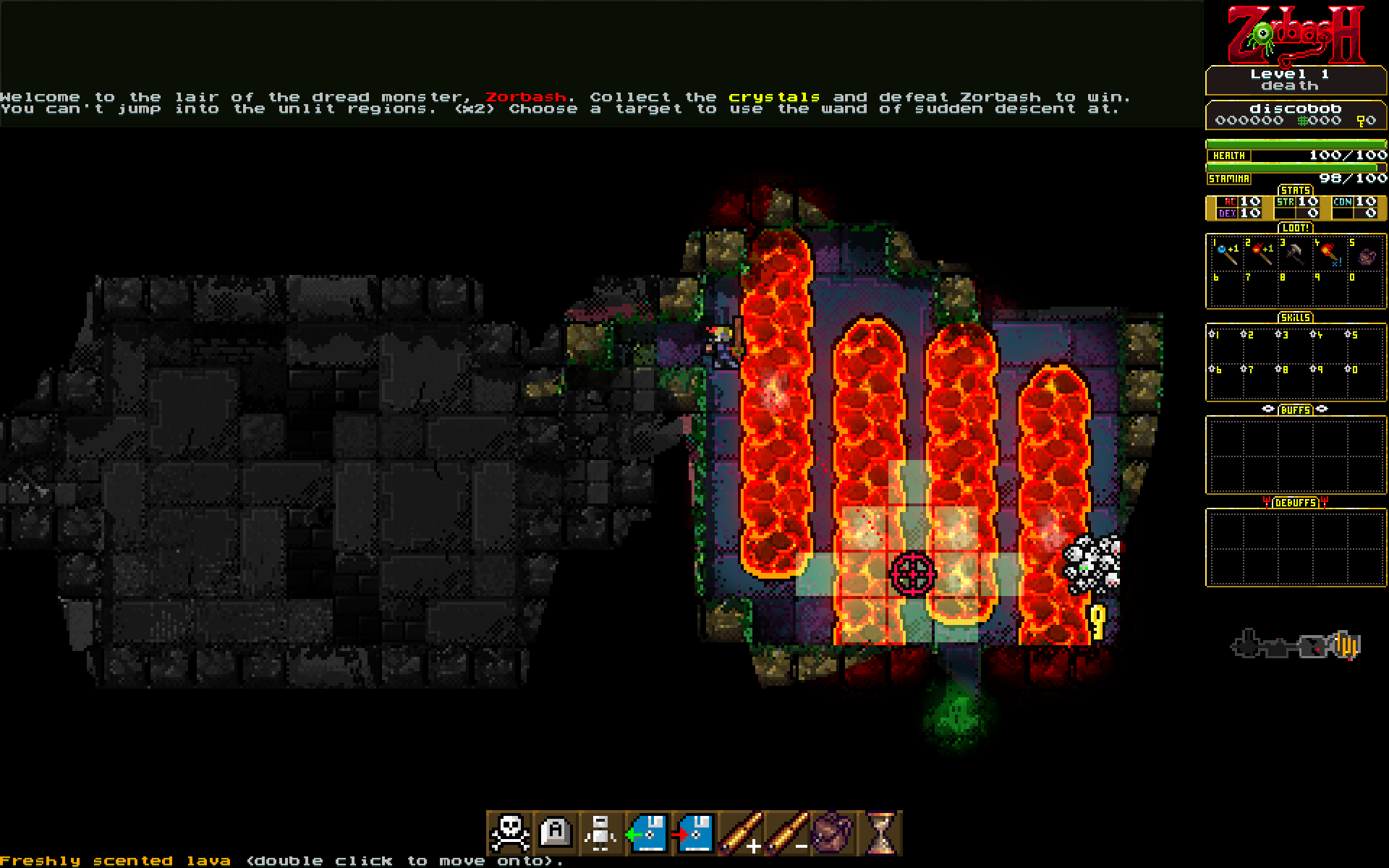Click the floppy disk with green arrow
This screenshot has height=868, width=1389.
[647, 833]
